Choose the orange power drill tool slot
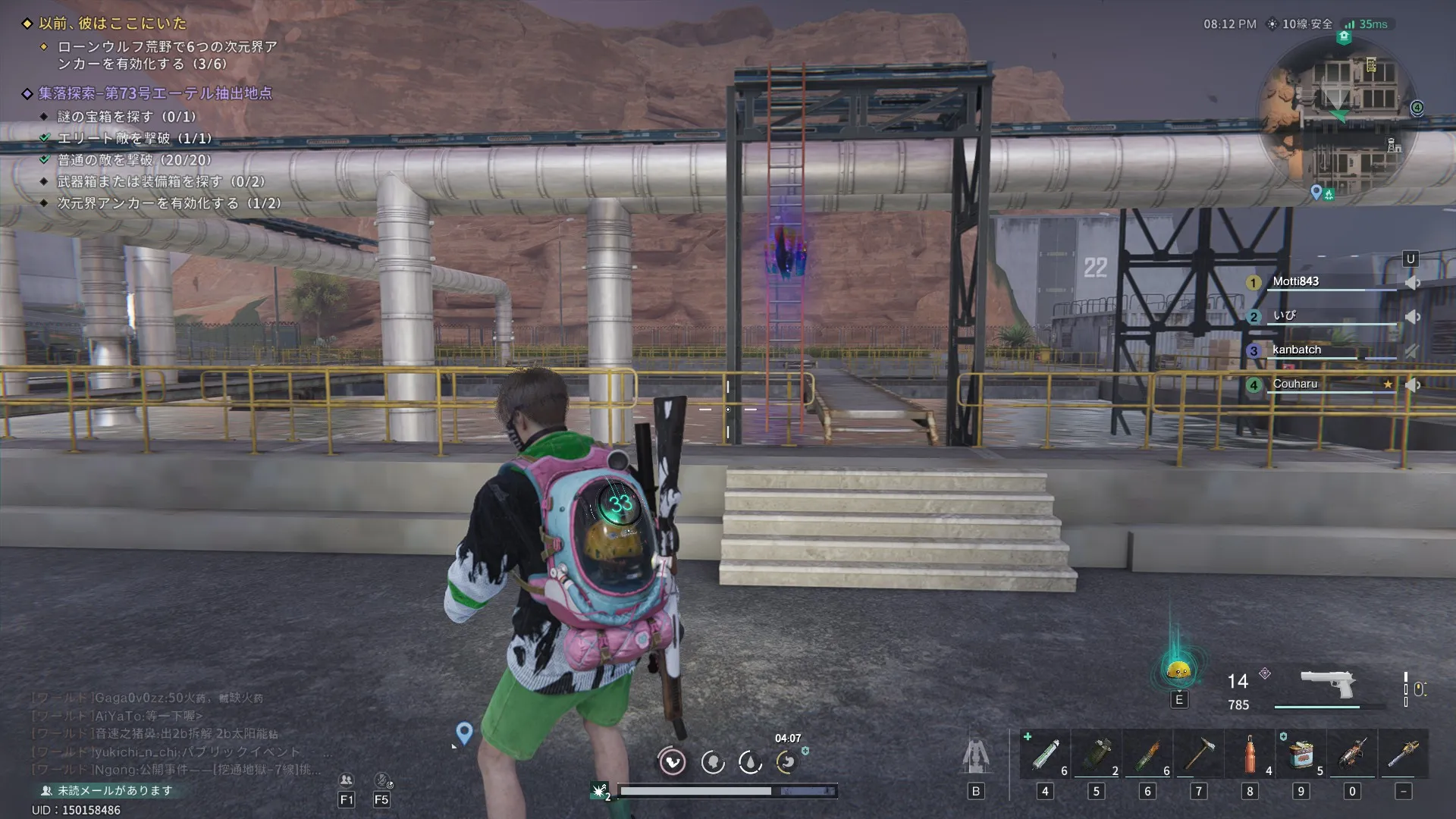This screenshot has height=819, width=1456. [1352, 755]
